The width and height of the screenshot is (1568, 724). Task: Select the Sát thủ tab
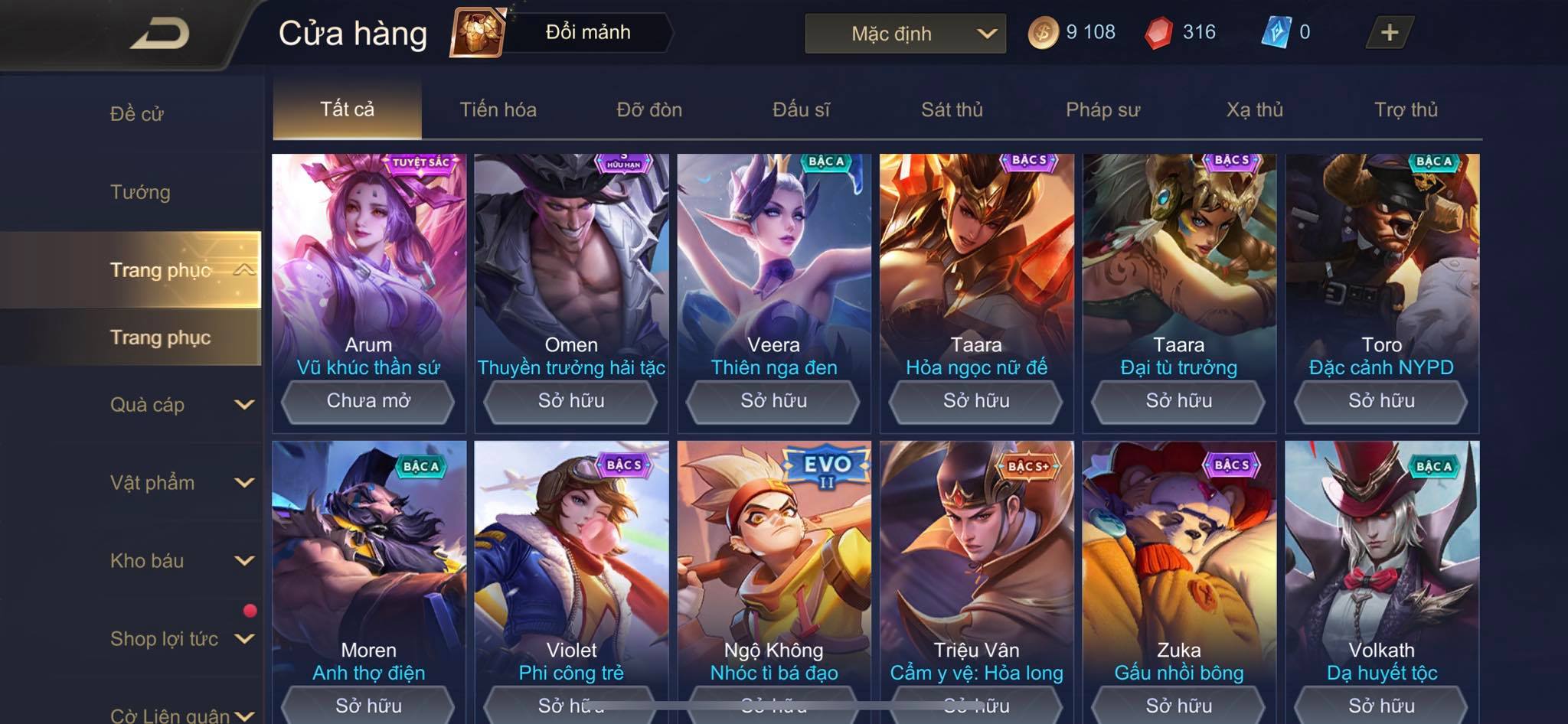point(952,109)
